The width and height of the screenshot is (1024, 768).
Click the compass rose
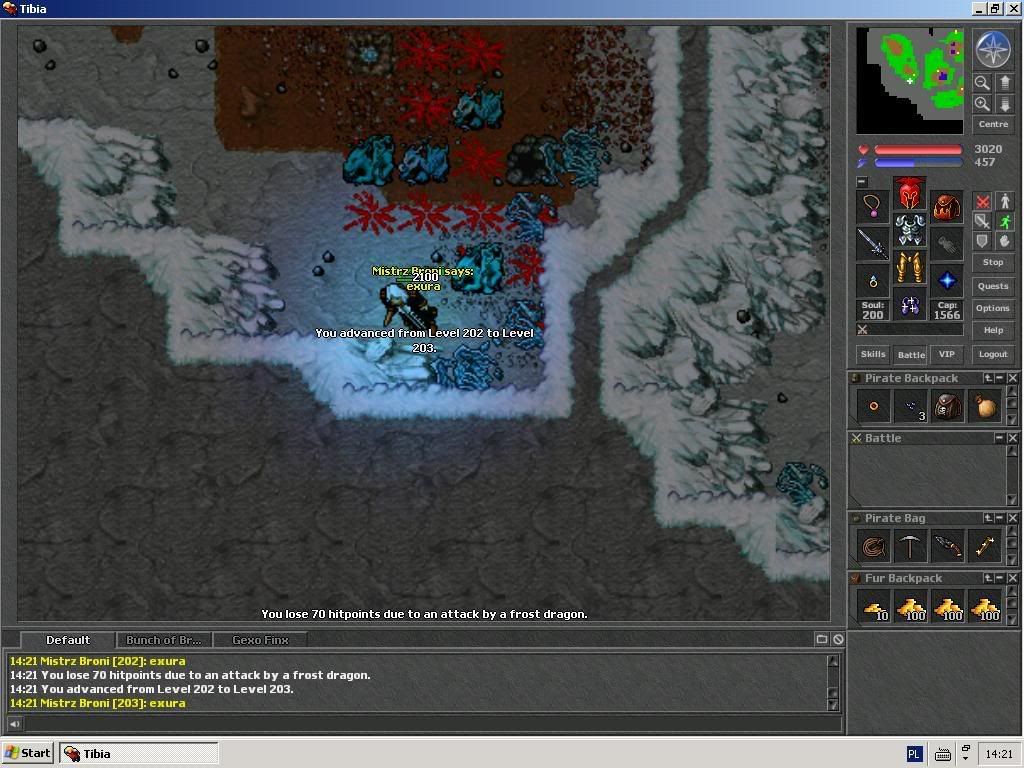[x=993, y=49]
